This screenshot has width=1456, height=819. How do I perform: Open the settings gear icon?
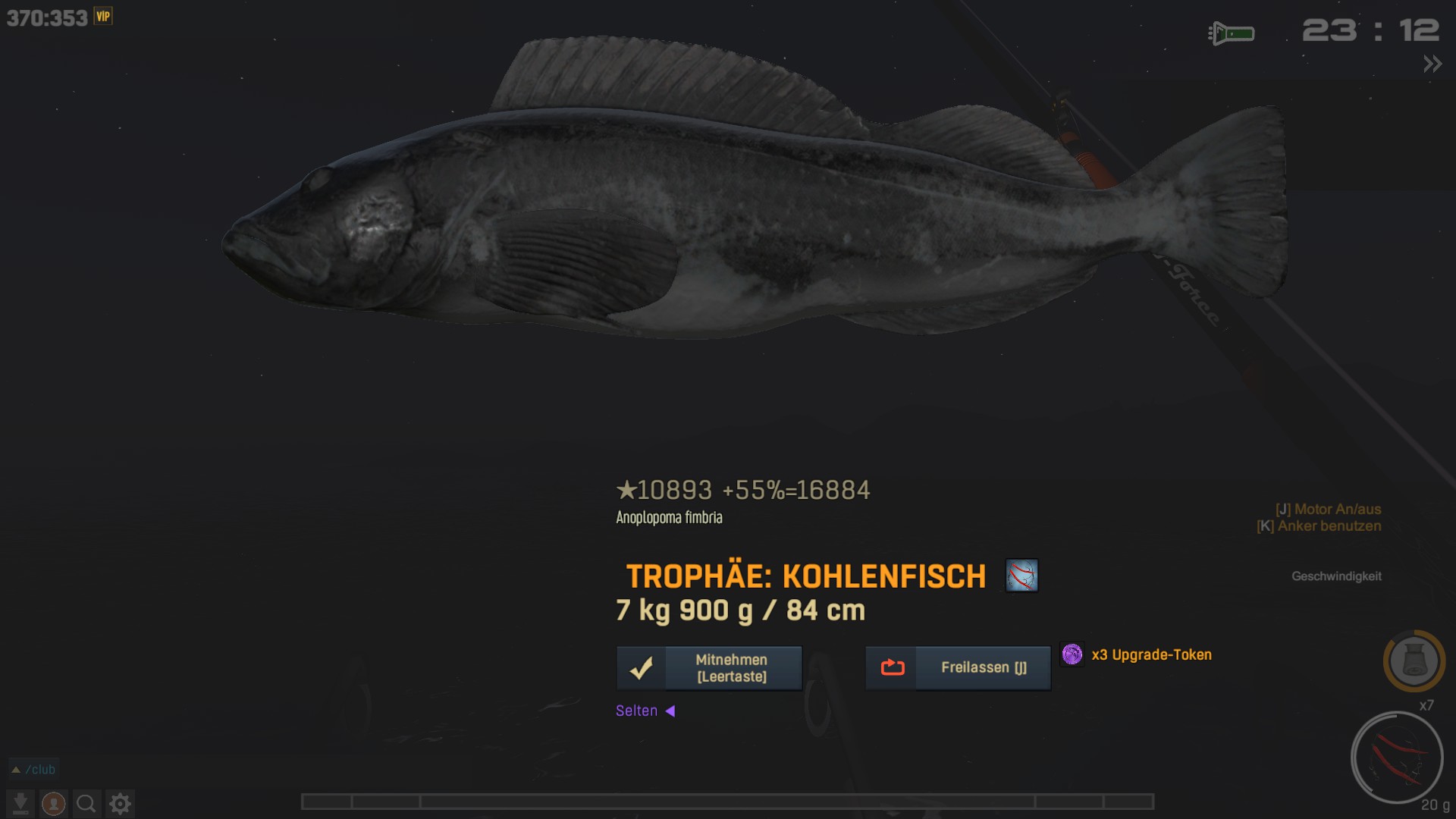(x=120, y=803)
